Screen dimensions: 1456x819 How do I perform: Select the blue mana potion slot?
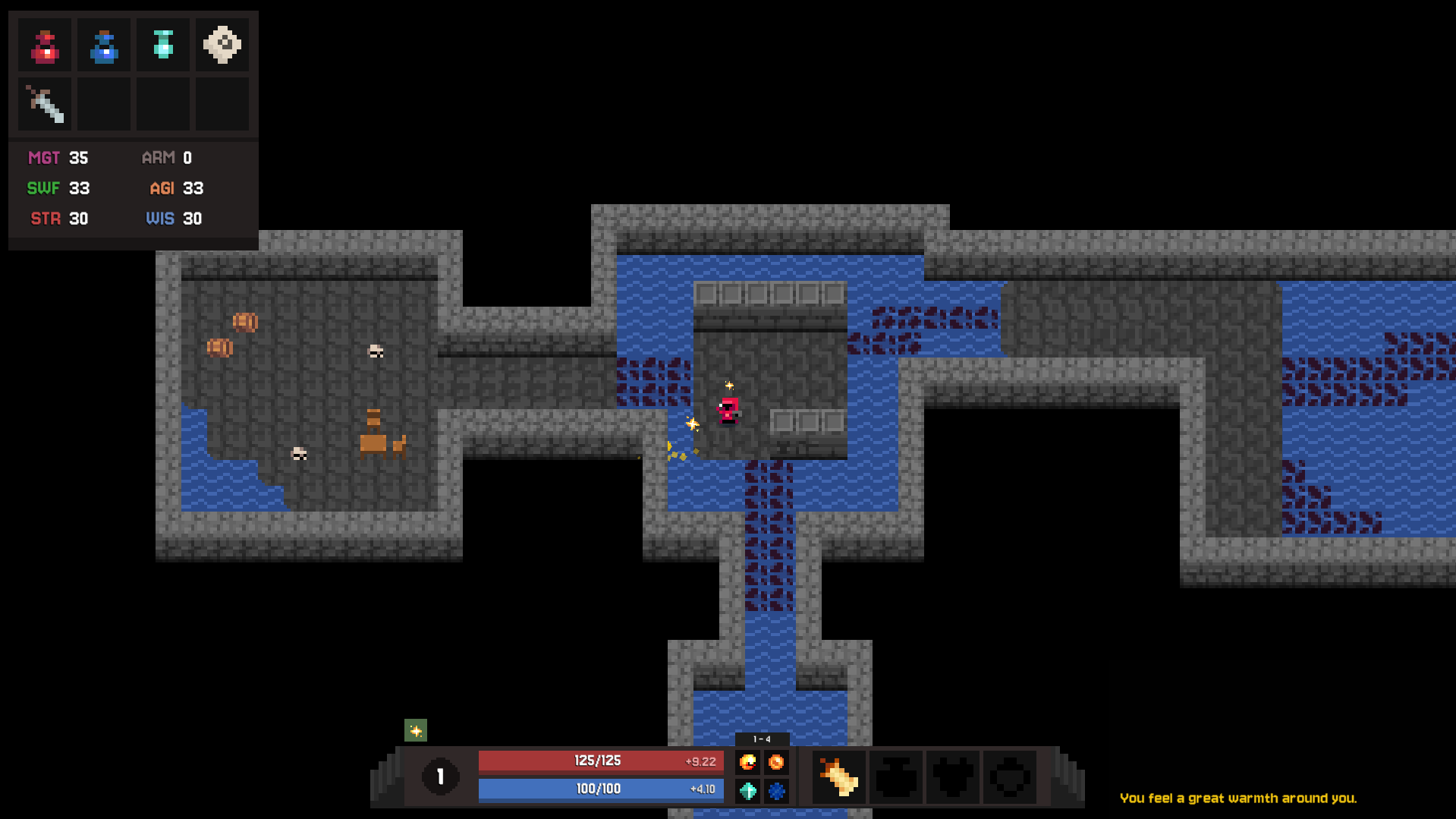pos(104,46)
